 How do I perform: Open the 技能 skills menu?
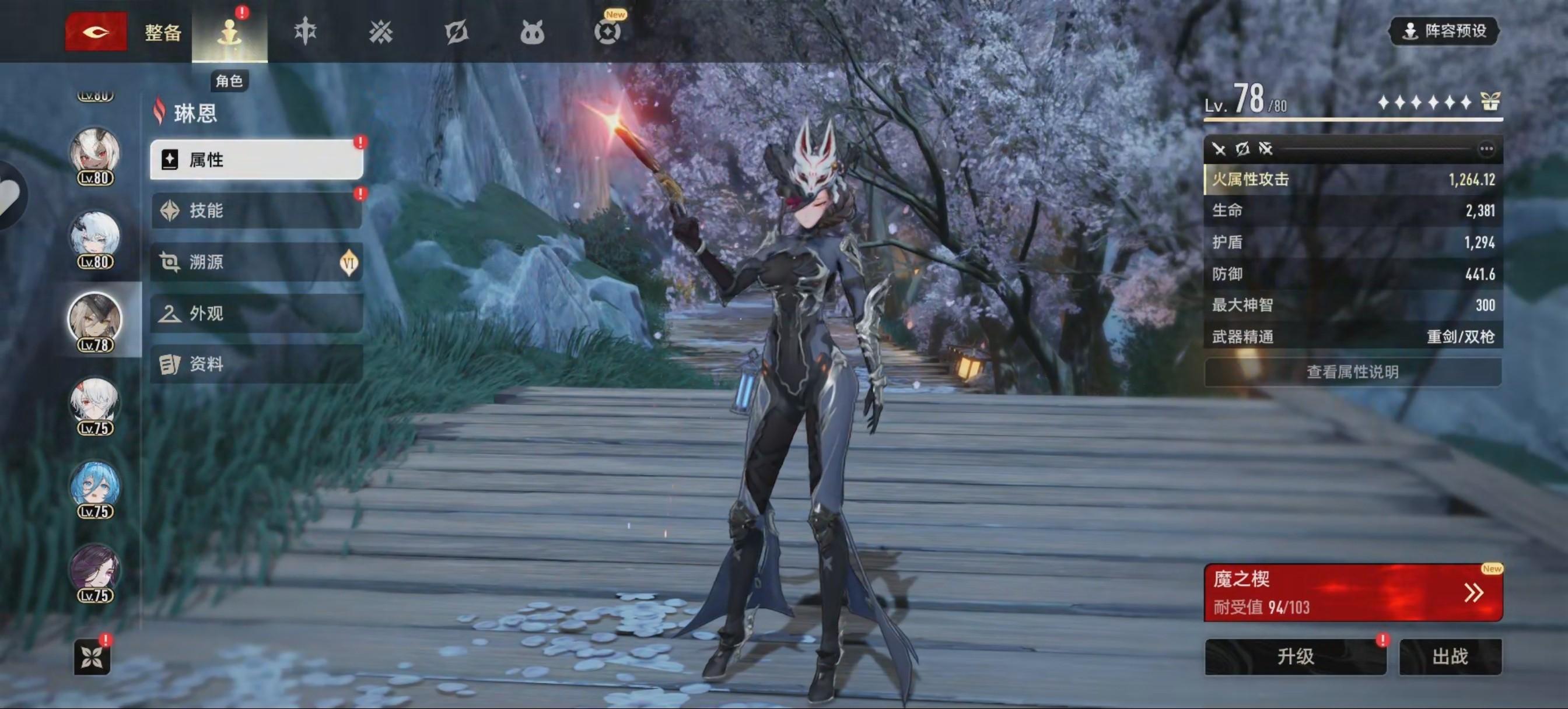256,210
